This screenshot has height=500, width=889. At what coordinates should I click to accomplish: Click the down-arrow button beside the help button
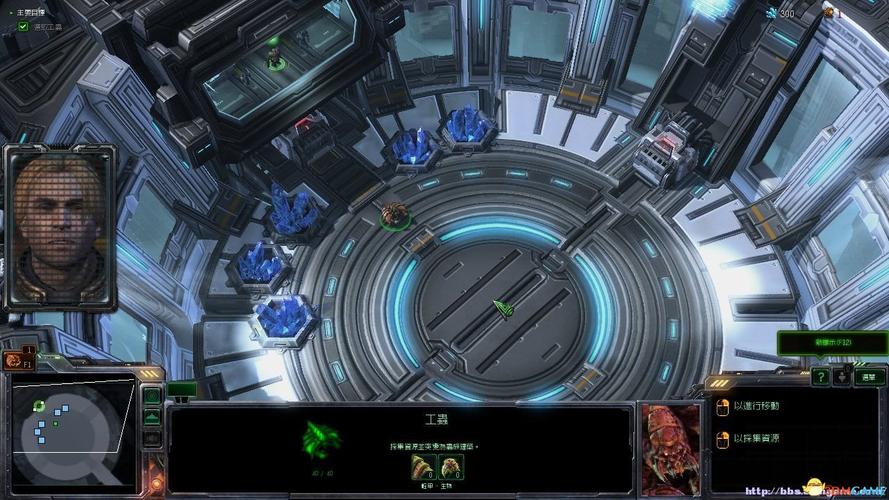[844, 376]
